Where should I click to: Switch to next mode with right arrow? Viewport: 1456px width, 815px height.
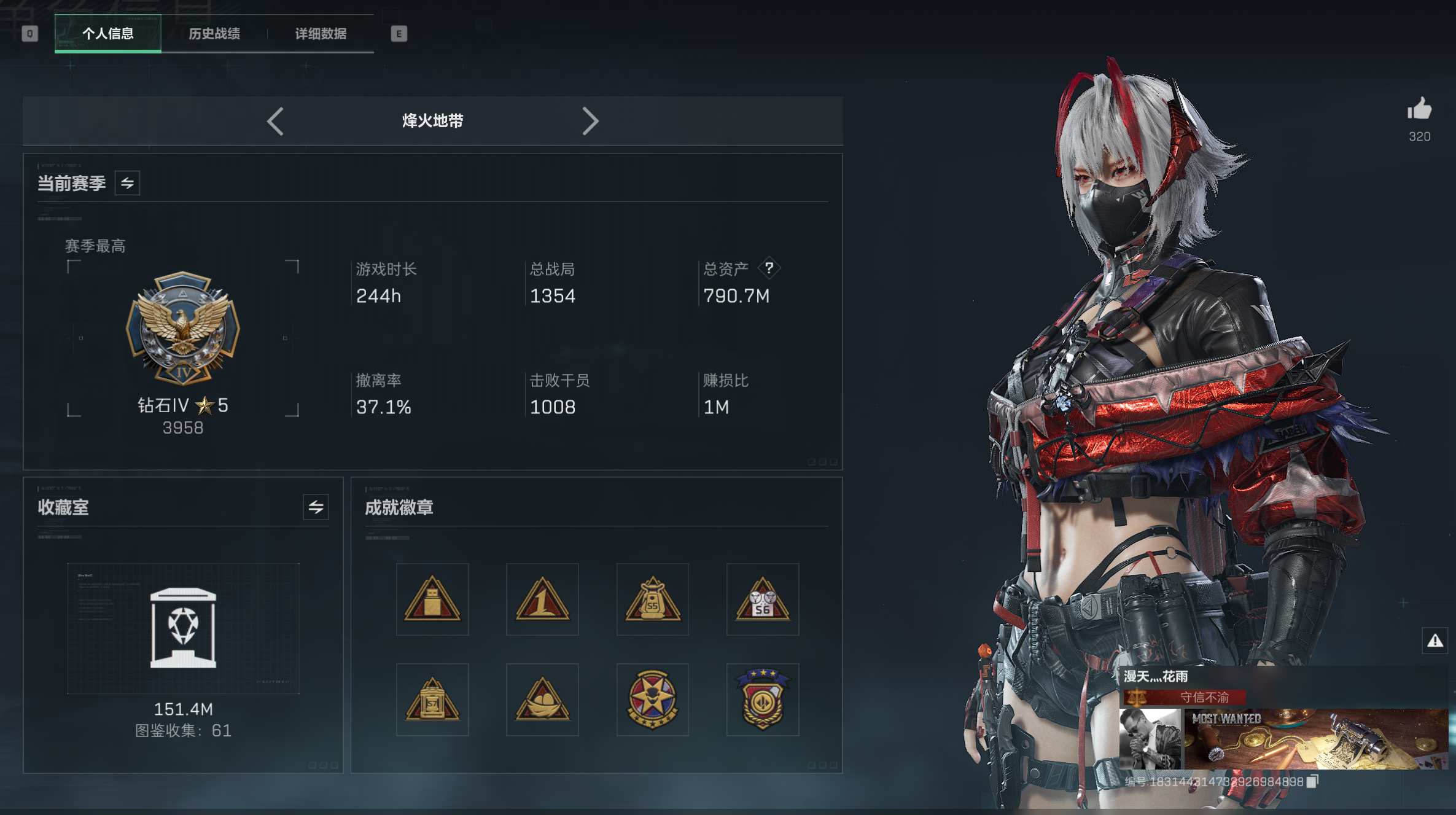pyautogui.click(x=591, y=122)
